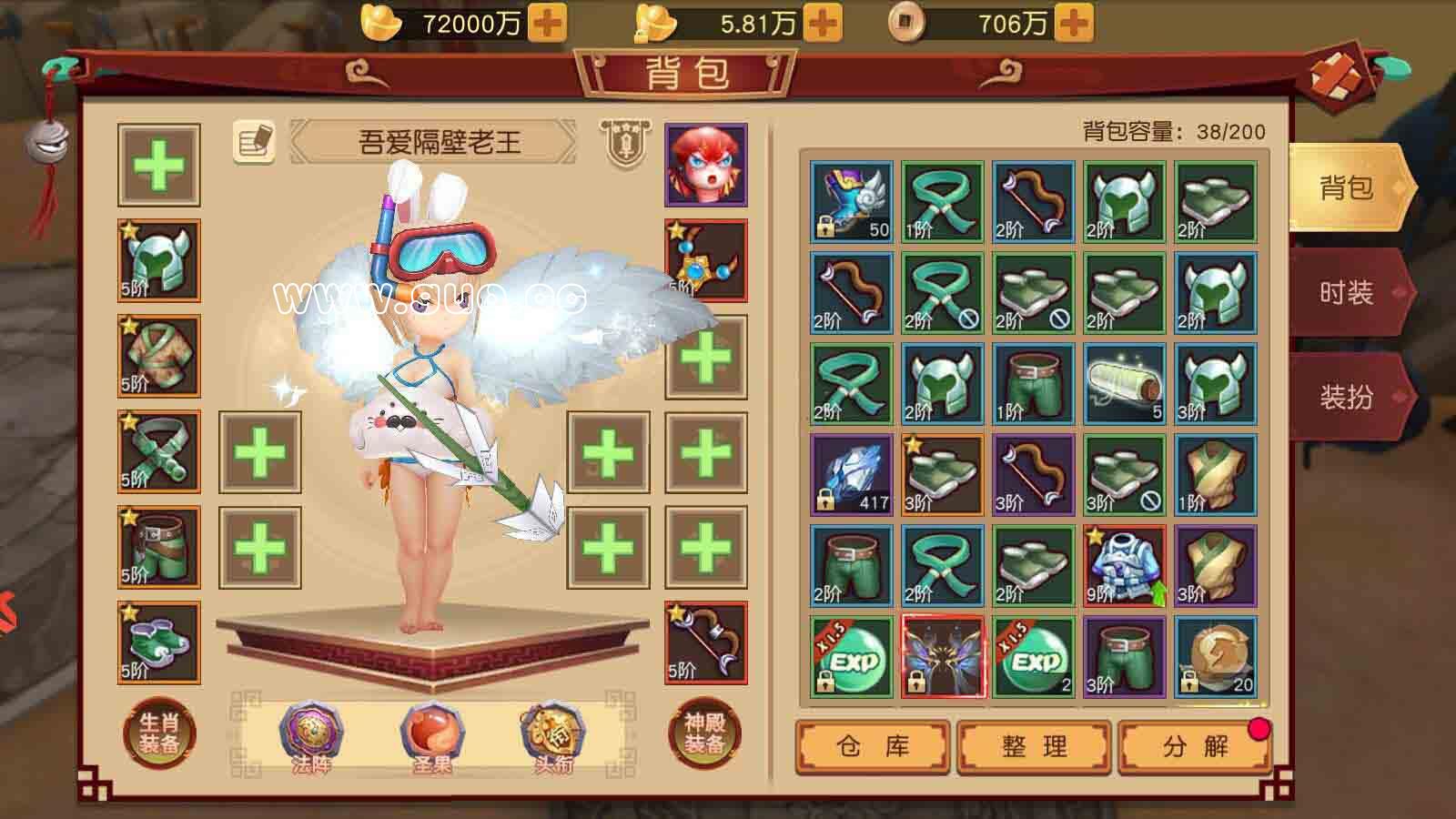Open 神殿装备 temple equipment

[704, 733]
